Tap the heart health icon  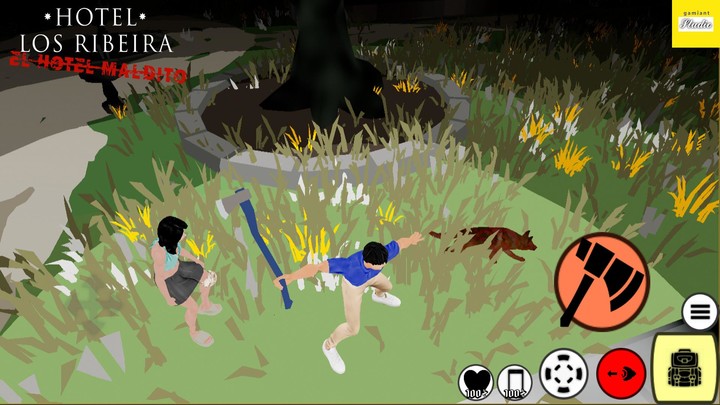click(x=475, y=382)
